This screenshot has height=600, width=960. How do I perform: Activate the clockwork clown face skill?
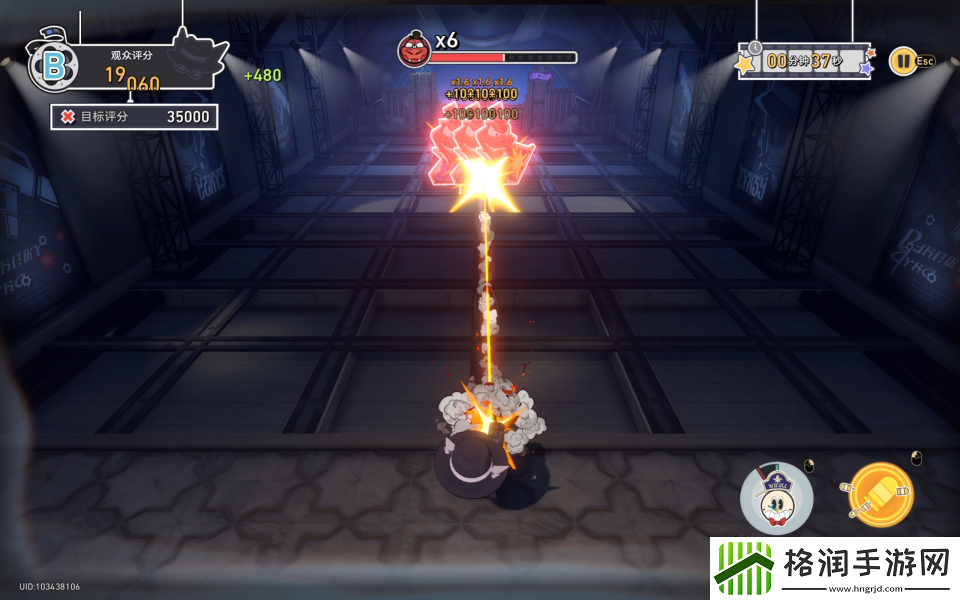(x=776, y=497)
